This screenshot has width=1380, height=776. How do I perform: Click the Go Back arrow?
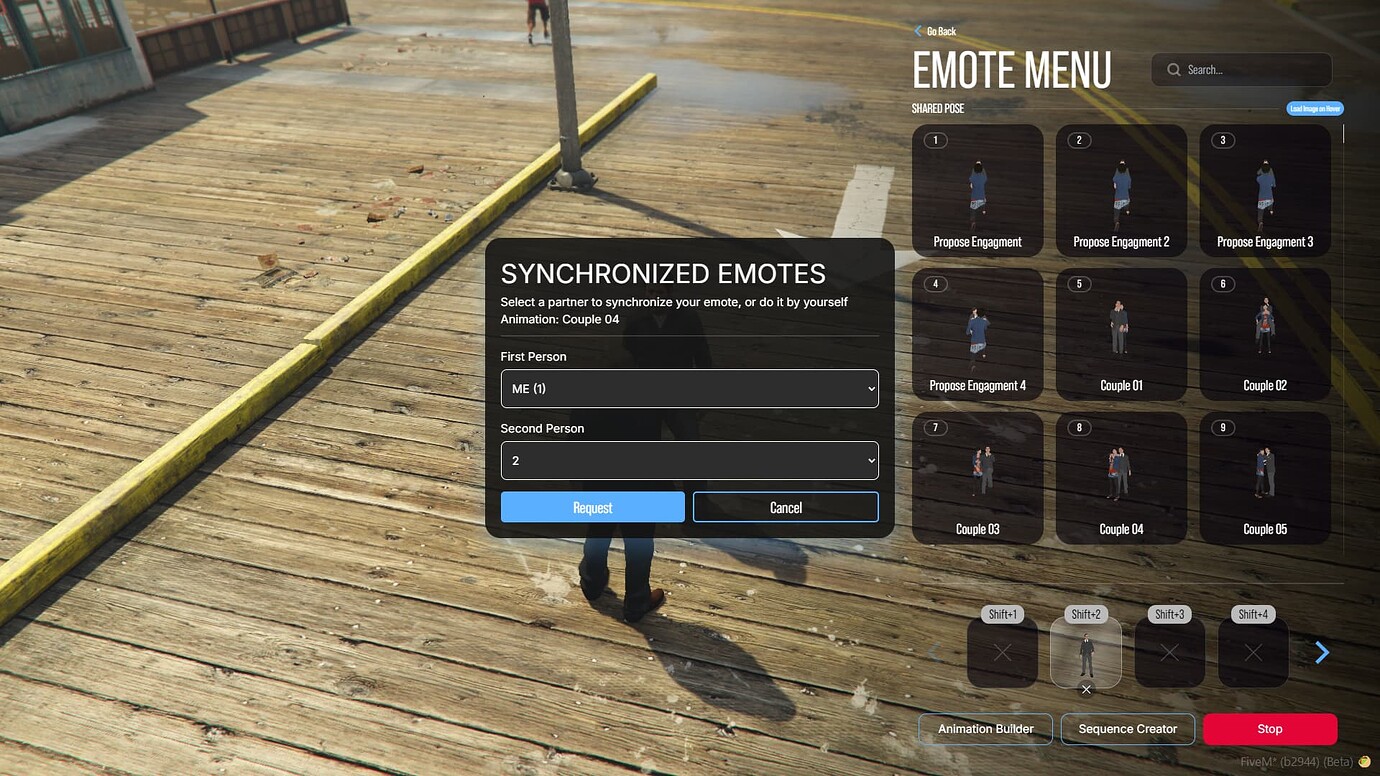(x=919, y=31)
